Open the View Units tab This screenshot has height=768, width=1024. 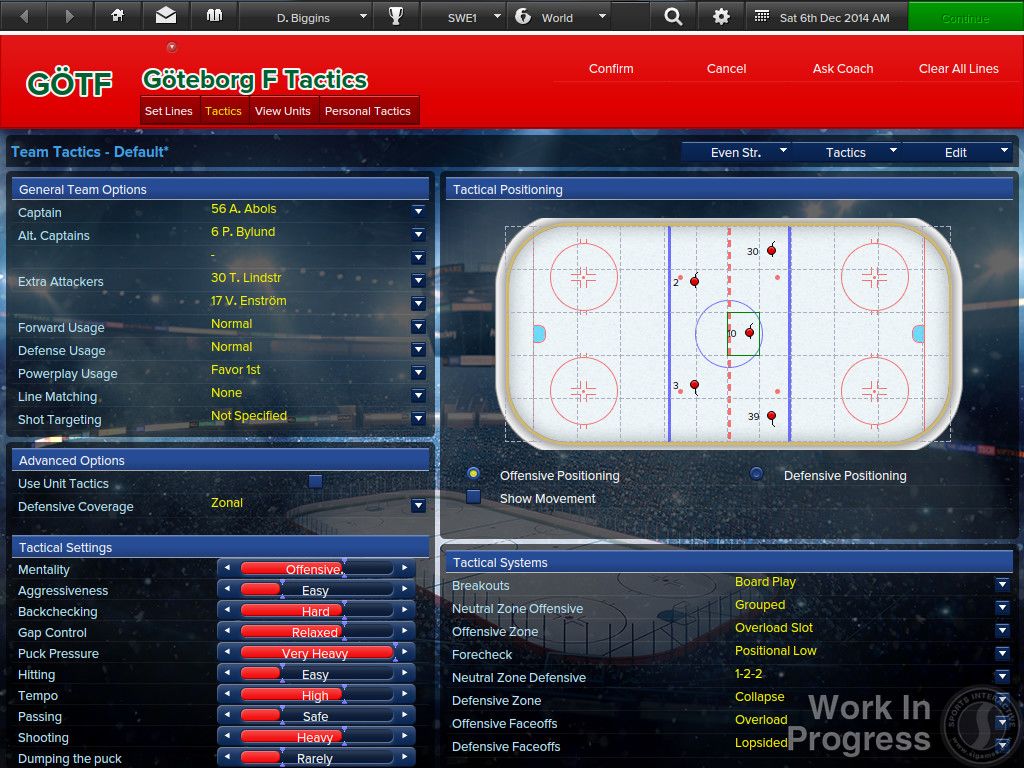point(282,111)
